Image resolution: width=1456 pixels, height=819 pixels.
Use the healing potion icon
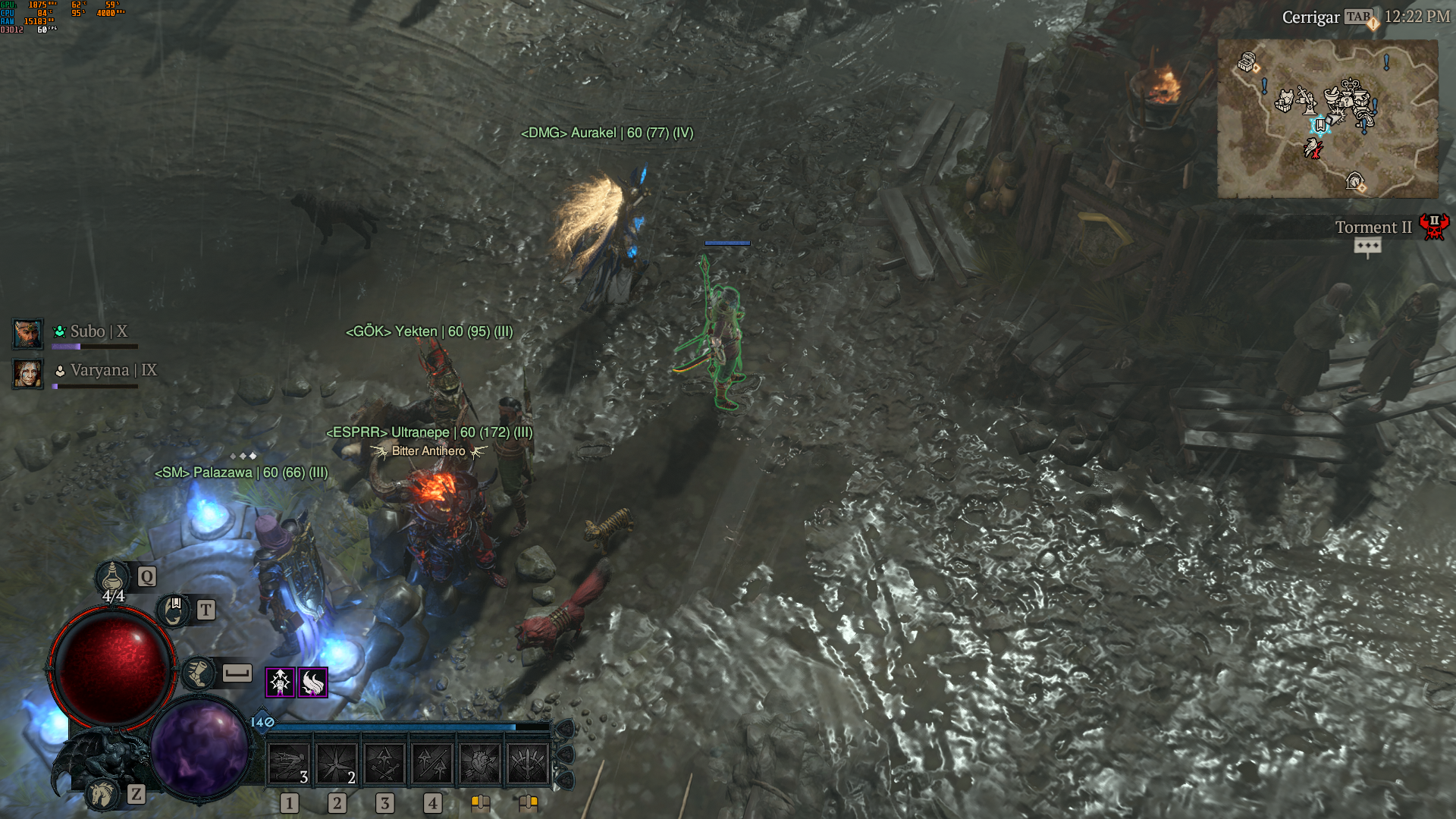tap(112, 578)
